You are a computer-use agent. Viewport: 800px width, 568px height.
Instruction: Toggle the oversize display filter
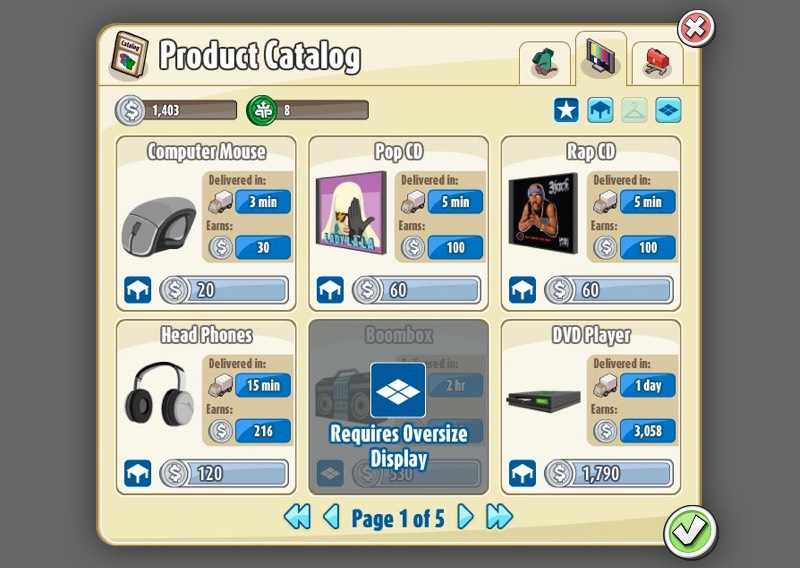point(668,110)
